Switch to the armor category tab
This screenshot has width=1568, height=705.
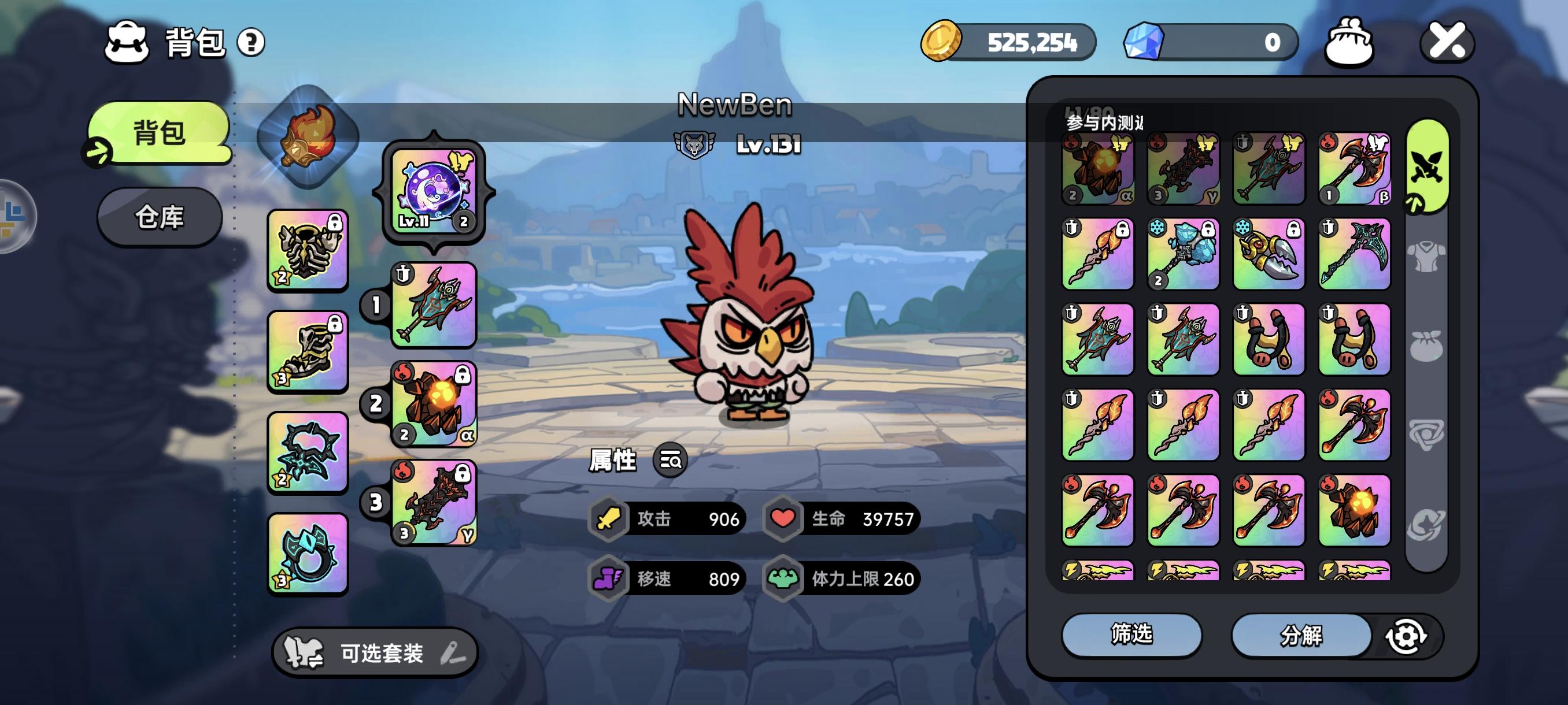(x=1426, y=255)
